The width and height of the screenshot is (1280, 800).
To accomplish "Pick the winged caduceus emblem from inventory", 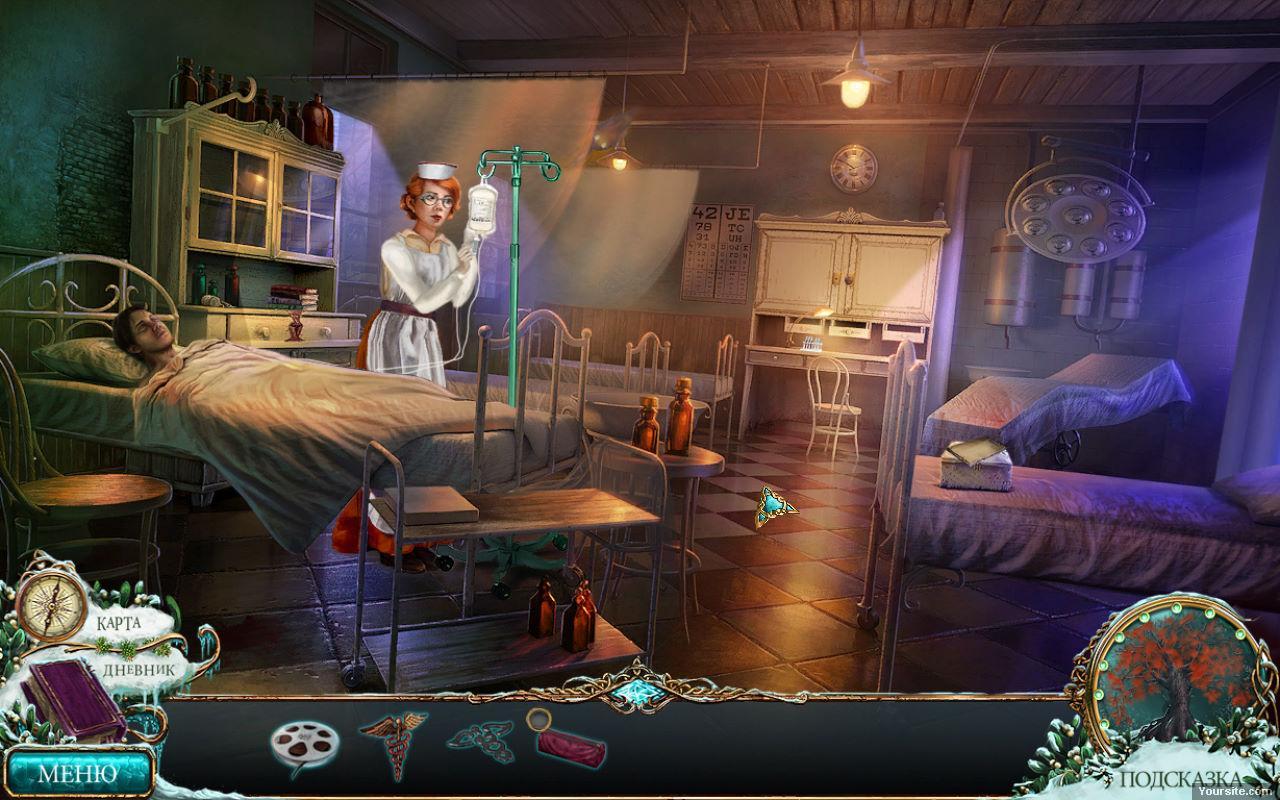I will [393, 741].
